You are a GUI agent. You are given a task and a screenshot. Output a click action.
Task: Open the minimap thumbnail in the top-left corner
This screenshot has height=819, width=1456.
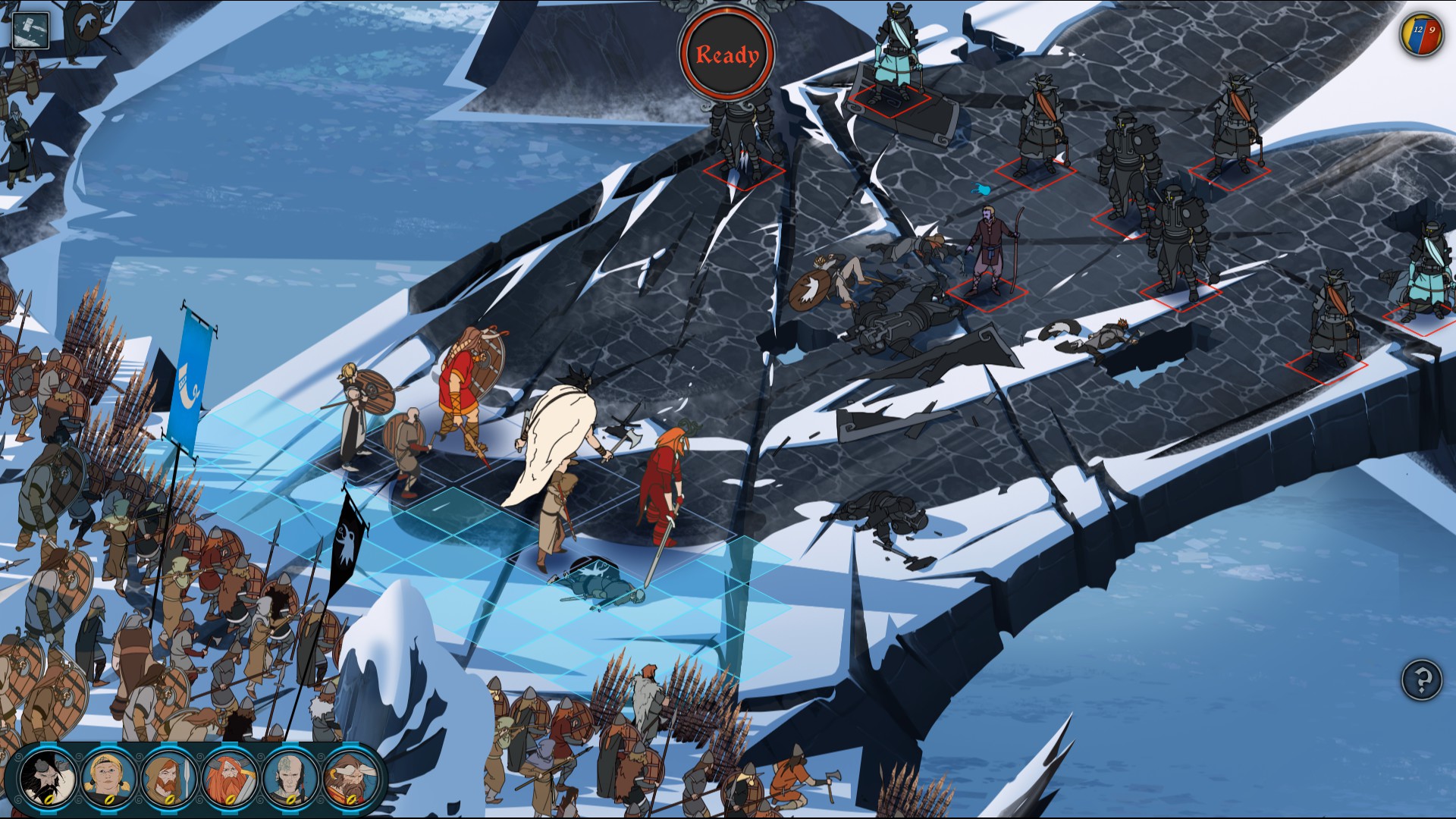pyautogui.click(x=30, y=29)
